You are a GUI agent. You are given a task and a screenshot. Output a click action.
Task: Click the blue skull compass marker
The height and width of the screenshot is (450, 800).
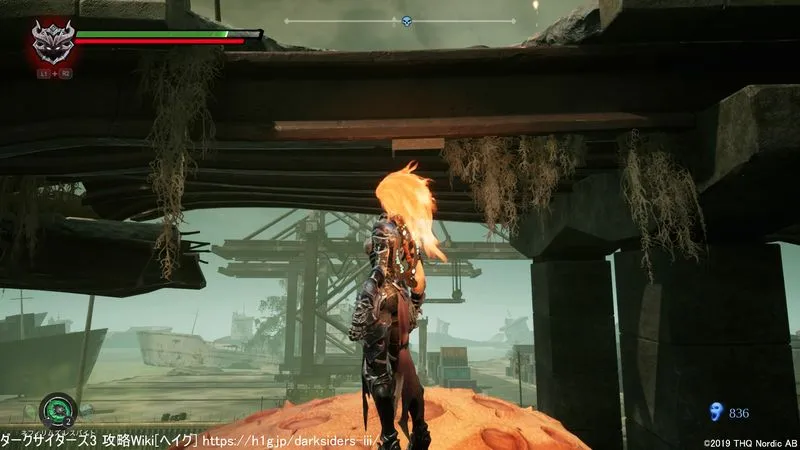tap(407, 21)
